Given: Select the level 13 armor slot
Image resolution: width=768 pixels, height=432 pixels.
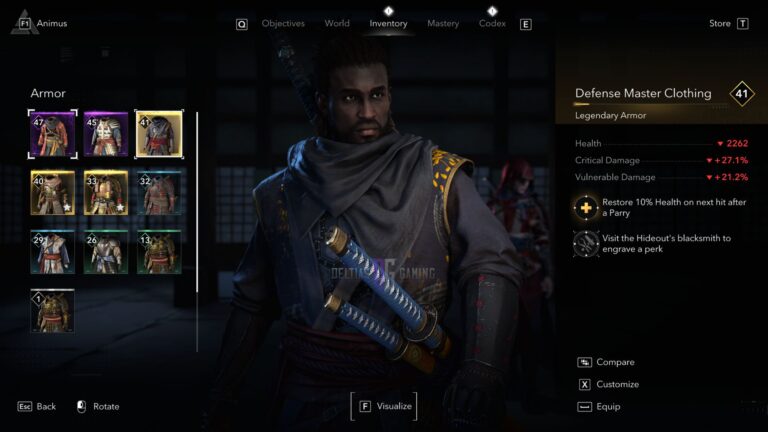Looking at the screenshot, I should point(158,251).
